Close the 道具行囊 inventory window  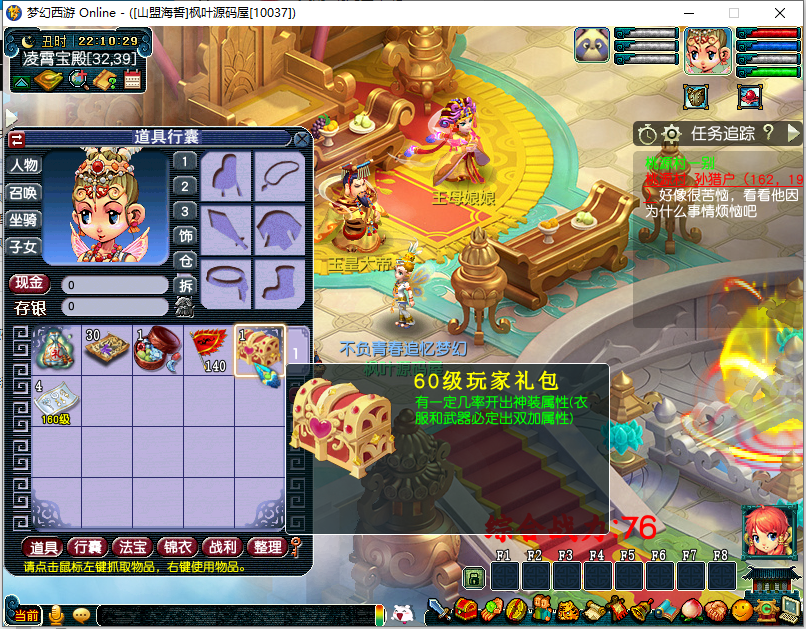301,139
